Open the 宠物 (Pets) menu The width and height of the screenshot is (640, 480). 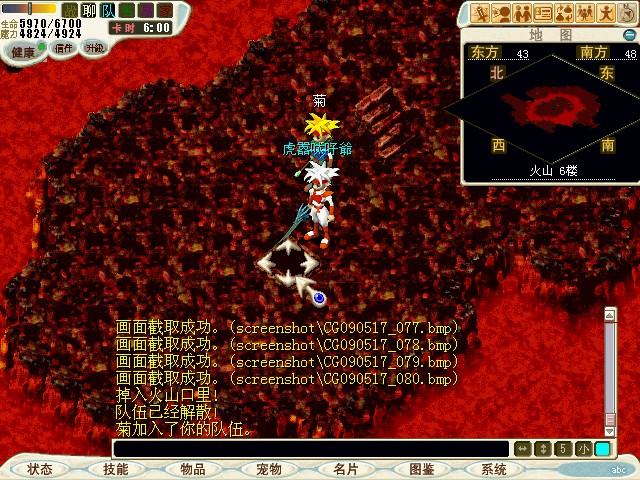coord(269,469)
